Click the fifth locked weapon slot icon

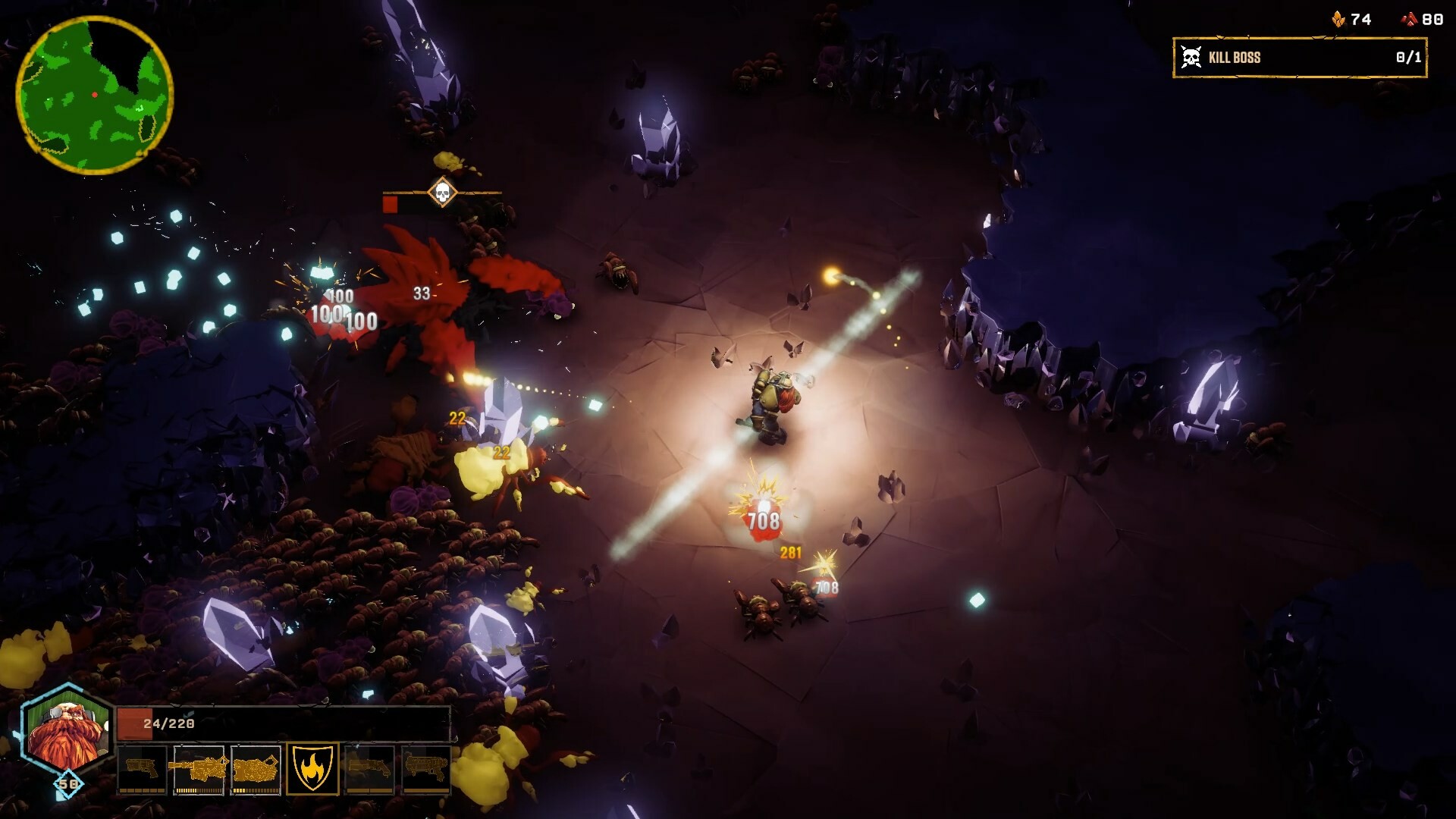pyautogui.click(x=369, y=768)
